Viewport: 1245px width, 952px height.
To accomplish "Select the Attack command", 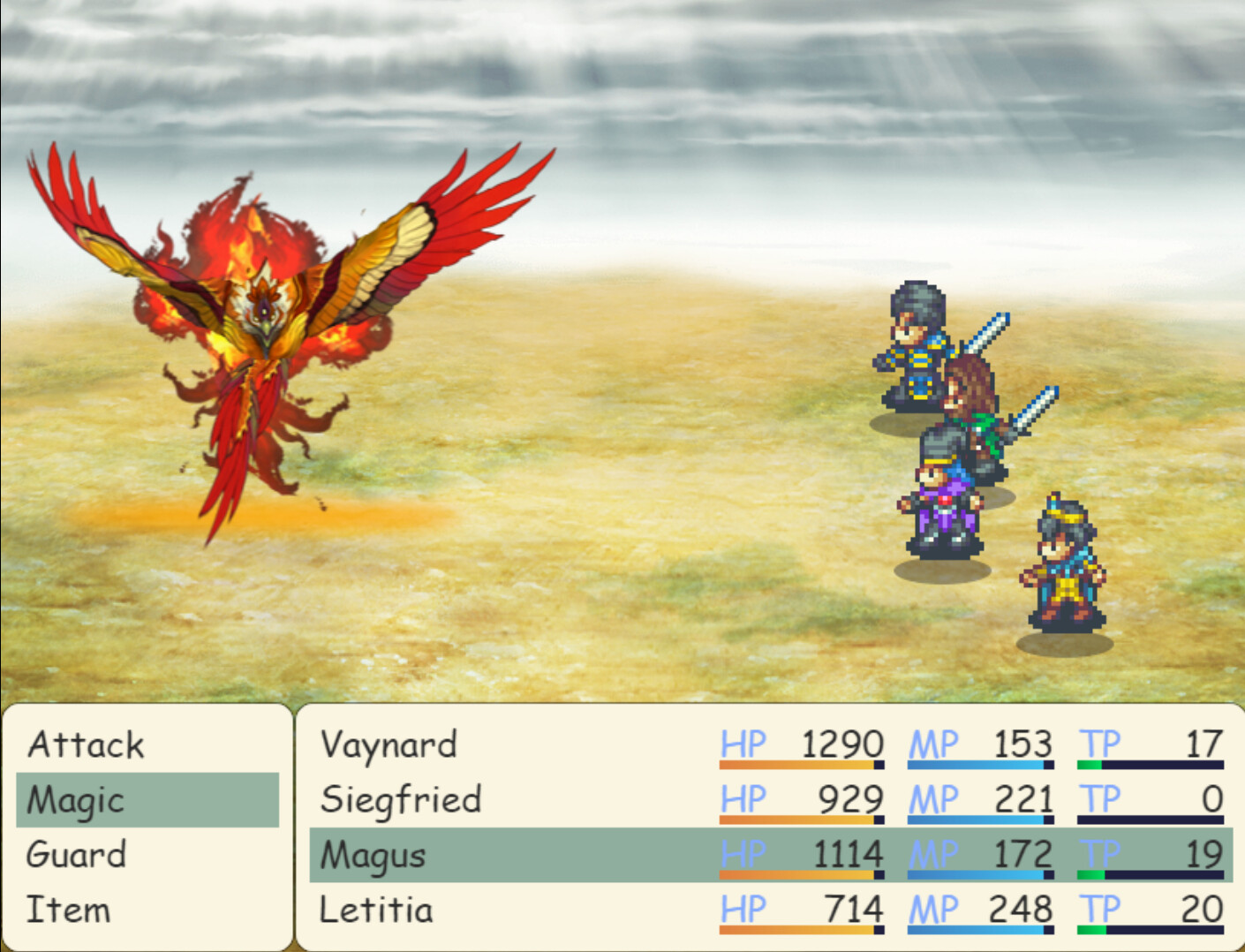I will (86, 744).
